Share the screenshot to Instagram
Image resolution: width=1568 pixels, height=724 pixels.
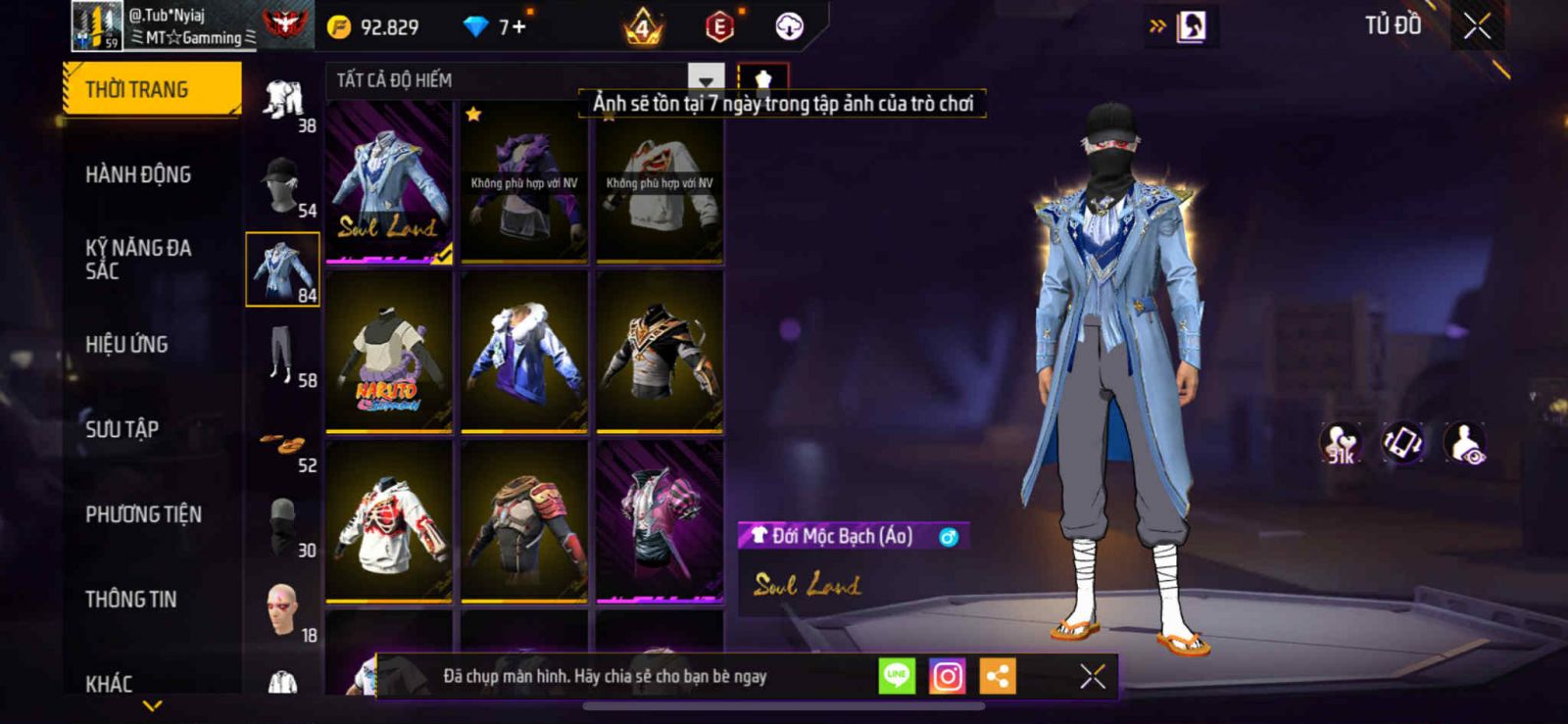point(947,676)
